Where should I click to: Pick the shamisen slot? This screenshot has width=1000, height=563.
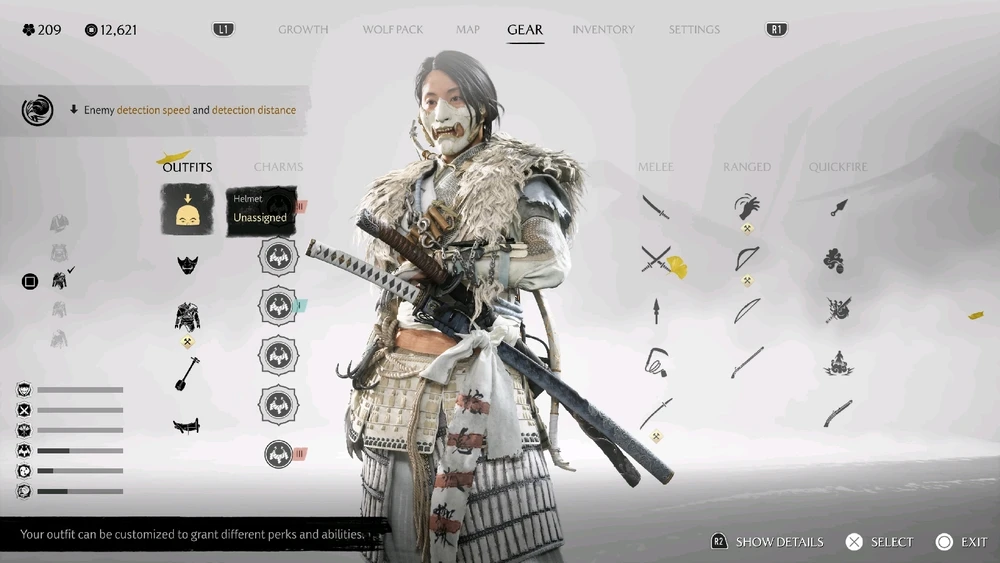click(187, 373)
